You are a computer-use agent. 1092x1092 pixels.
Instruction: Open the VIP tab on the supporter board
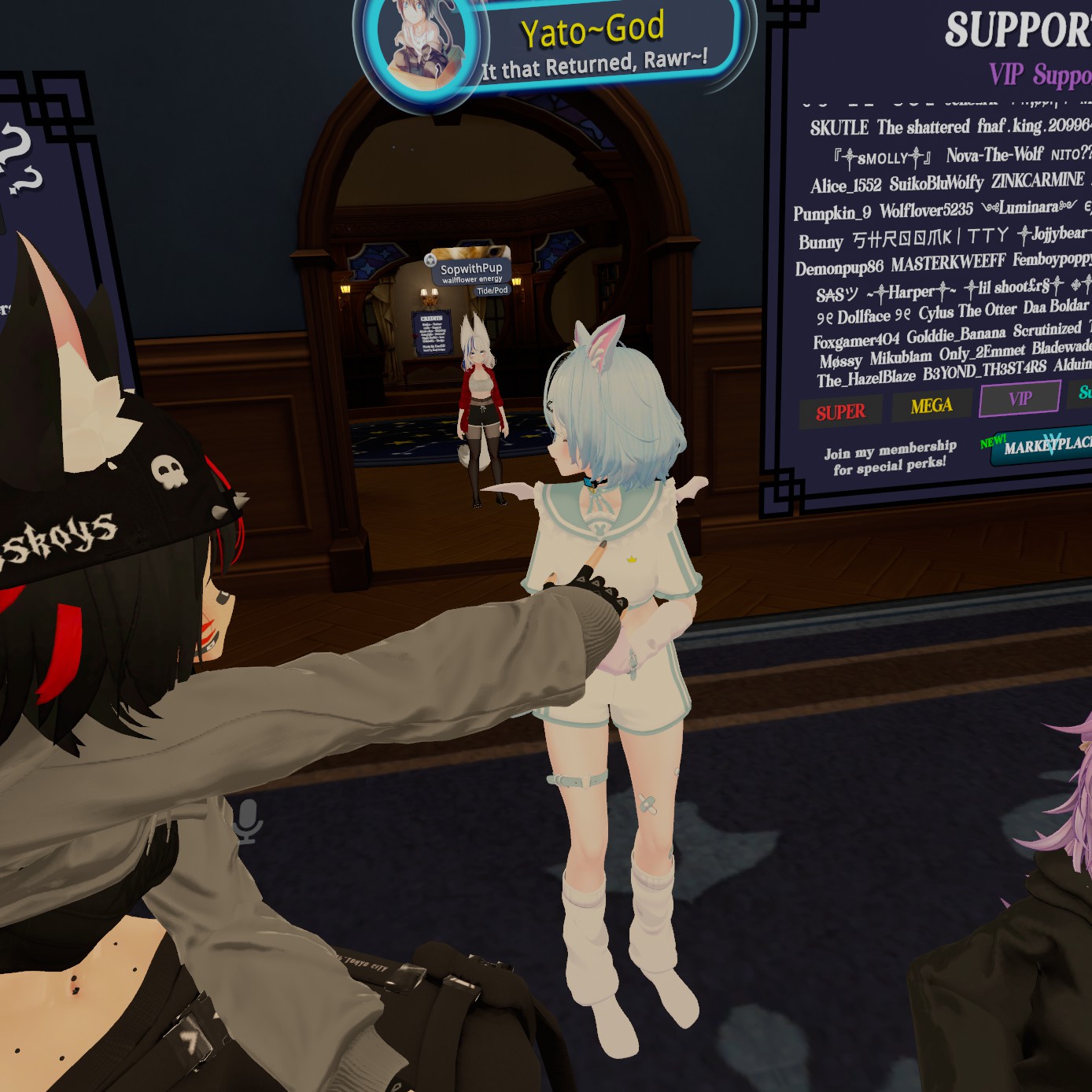click(x=1020, y=399)
